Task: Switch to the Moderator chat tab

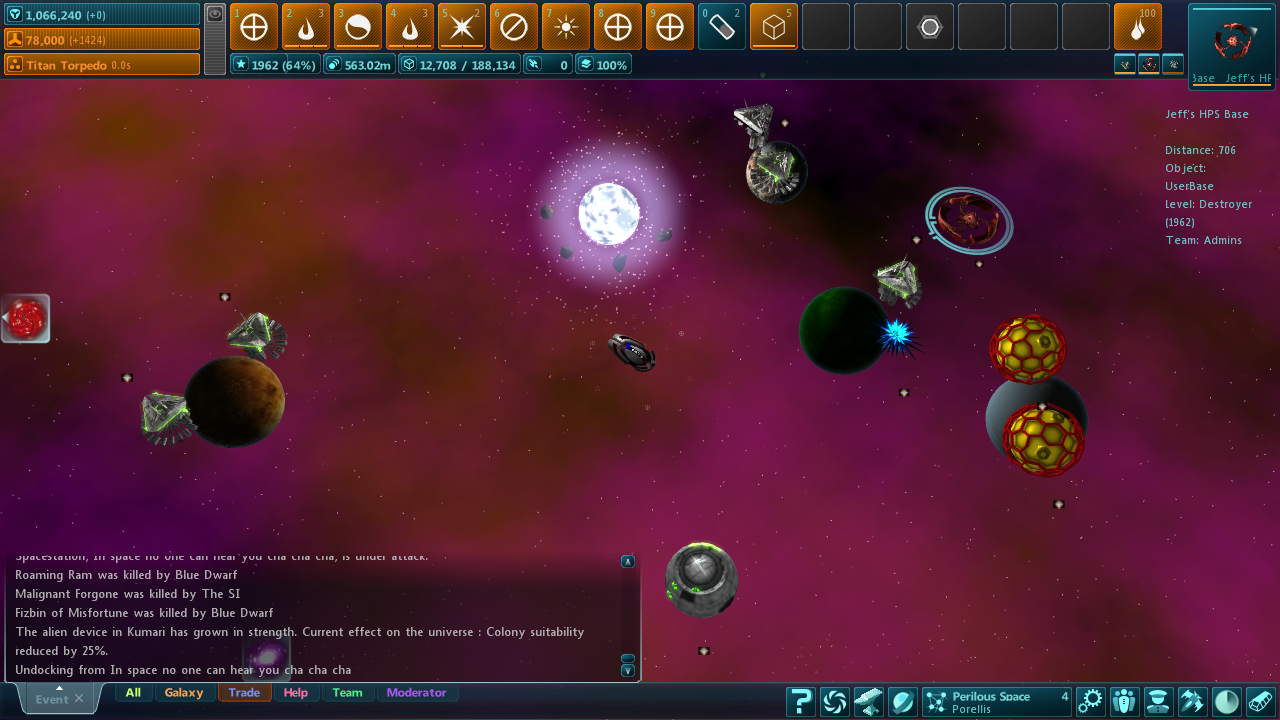Action: [416, 693]
